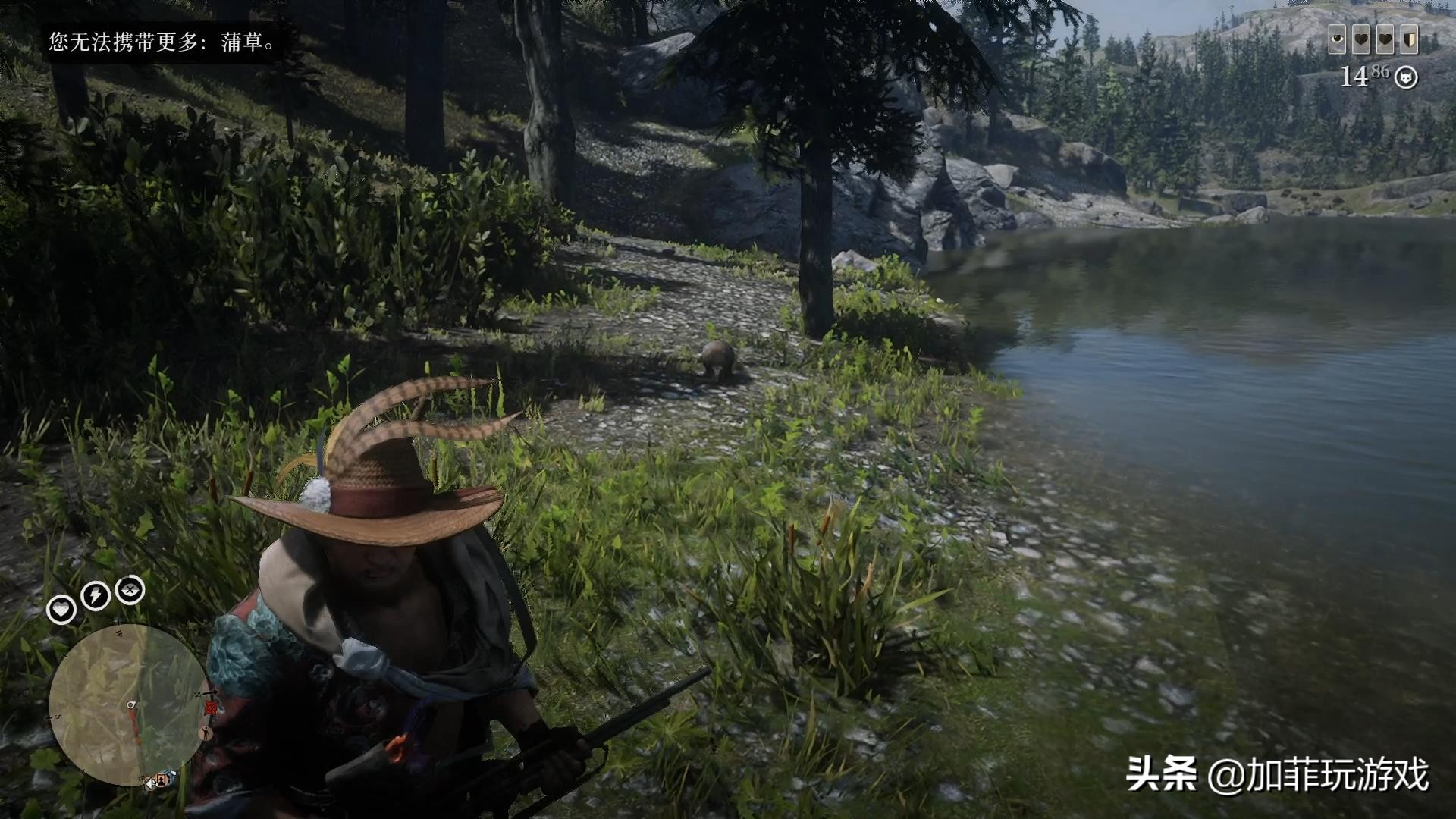Click the health core heart icon
The width and height of the screenshot is (1456, 819).
(x=61, y=609)
